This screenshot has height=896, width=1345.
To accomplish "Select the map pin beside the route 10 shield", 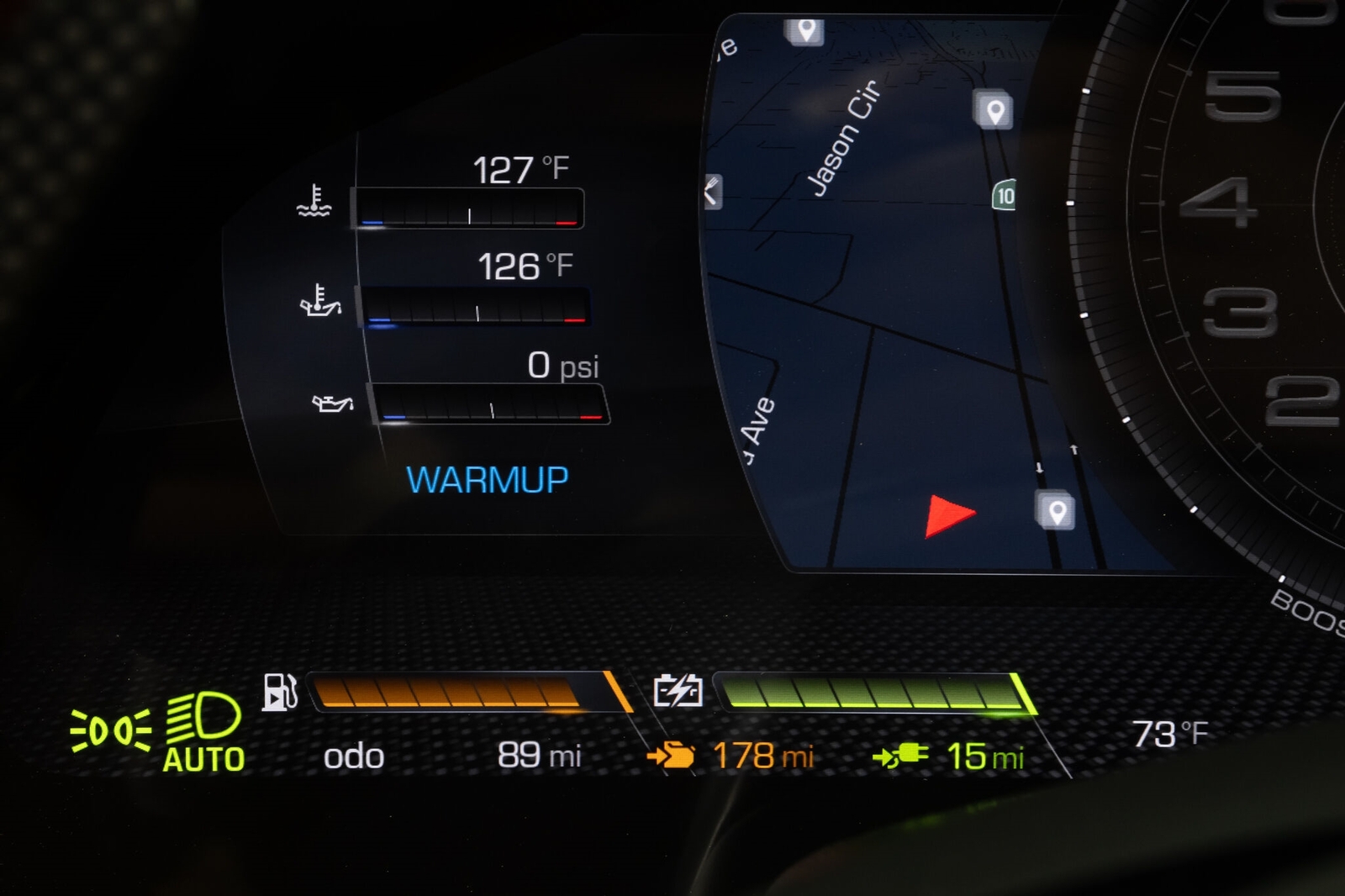I will (994, 110).
